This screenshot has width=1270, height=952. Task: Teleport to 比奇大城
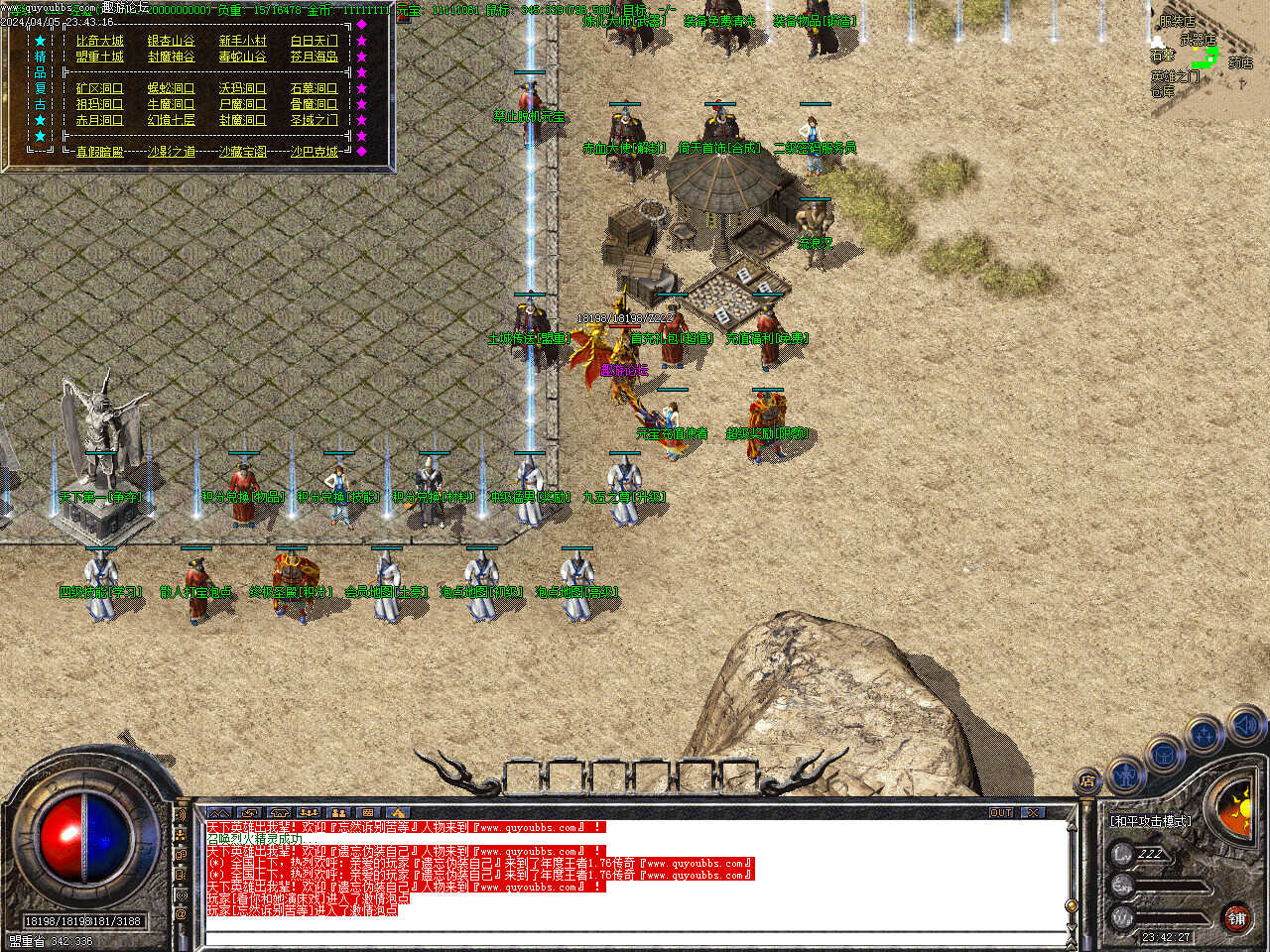[x=100, y=41]
